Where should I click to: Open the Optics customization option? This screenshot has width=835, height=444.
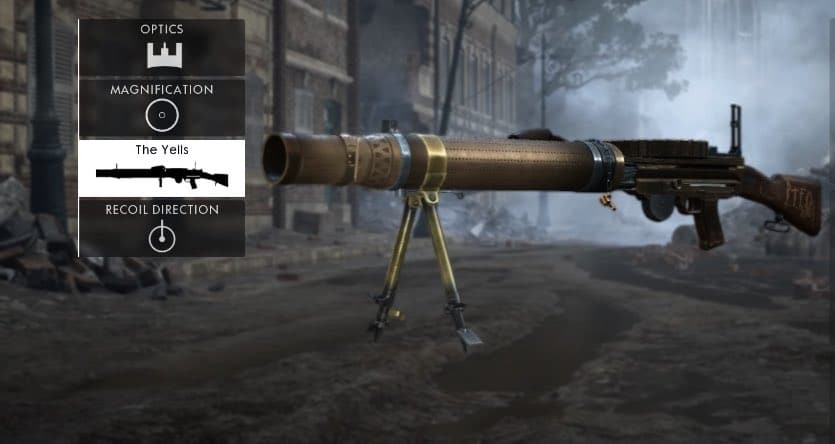[162, 47]
